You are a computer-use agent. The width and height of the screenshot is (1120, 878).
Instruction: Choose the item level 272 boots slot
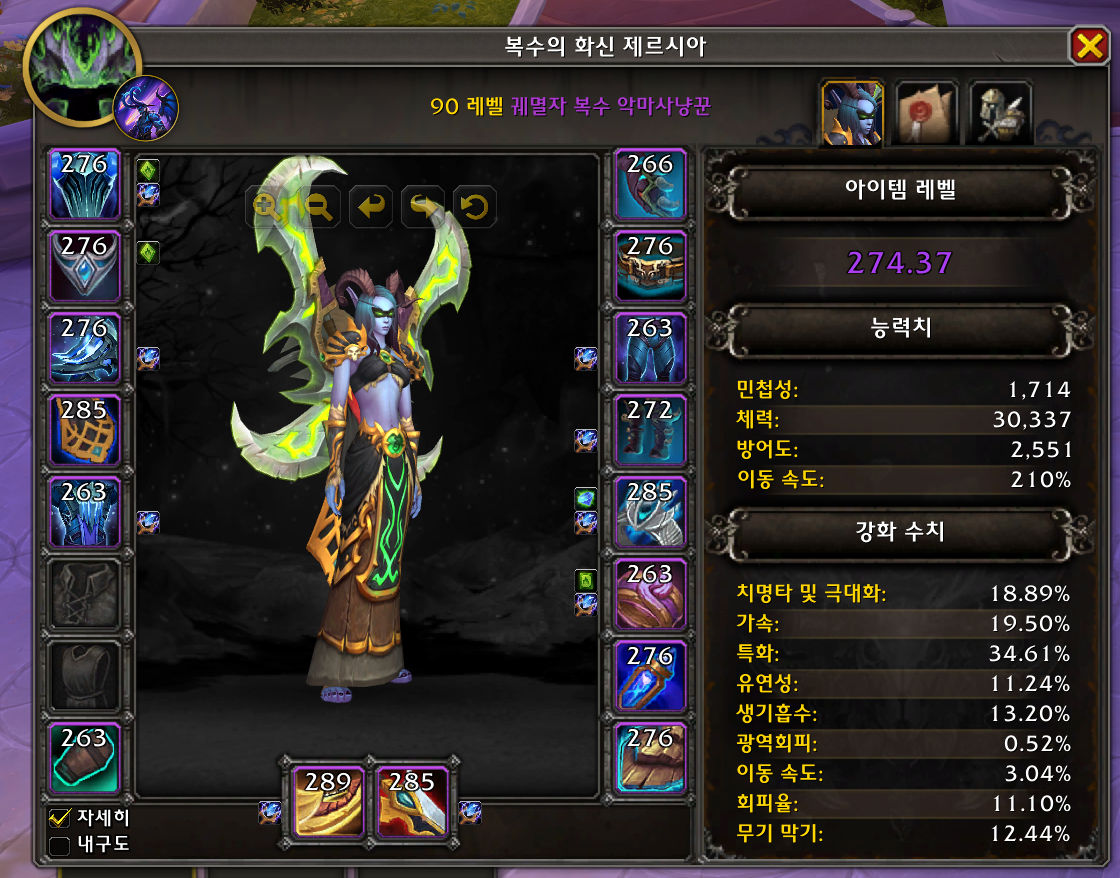[x=650, y=430]
